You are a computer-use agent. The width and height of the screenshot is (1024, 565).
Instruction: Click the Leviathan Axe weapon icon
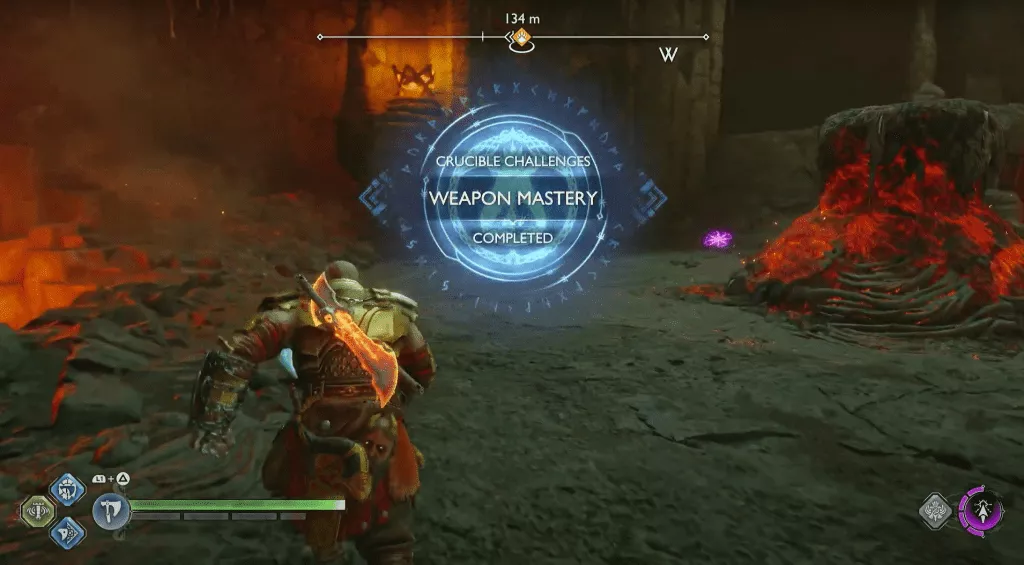click(x=109, y=511)
